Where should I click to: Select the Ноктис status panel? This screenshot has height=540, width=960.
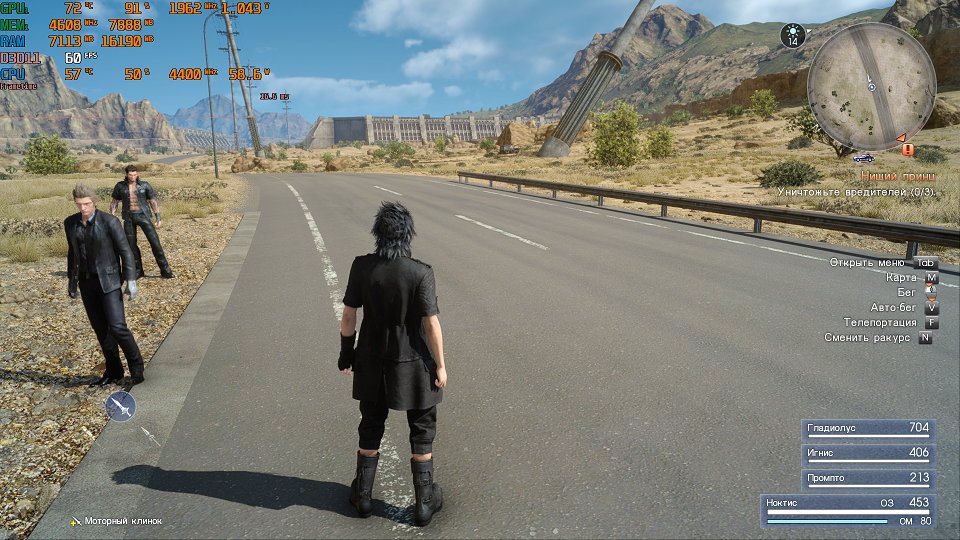pos(848,510)
